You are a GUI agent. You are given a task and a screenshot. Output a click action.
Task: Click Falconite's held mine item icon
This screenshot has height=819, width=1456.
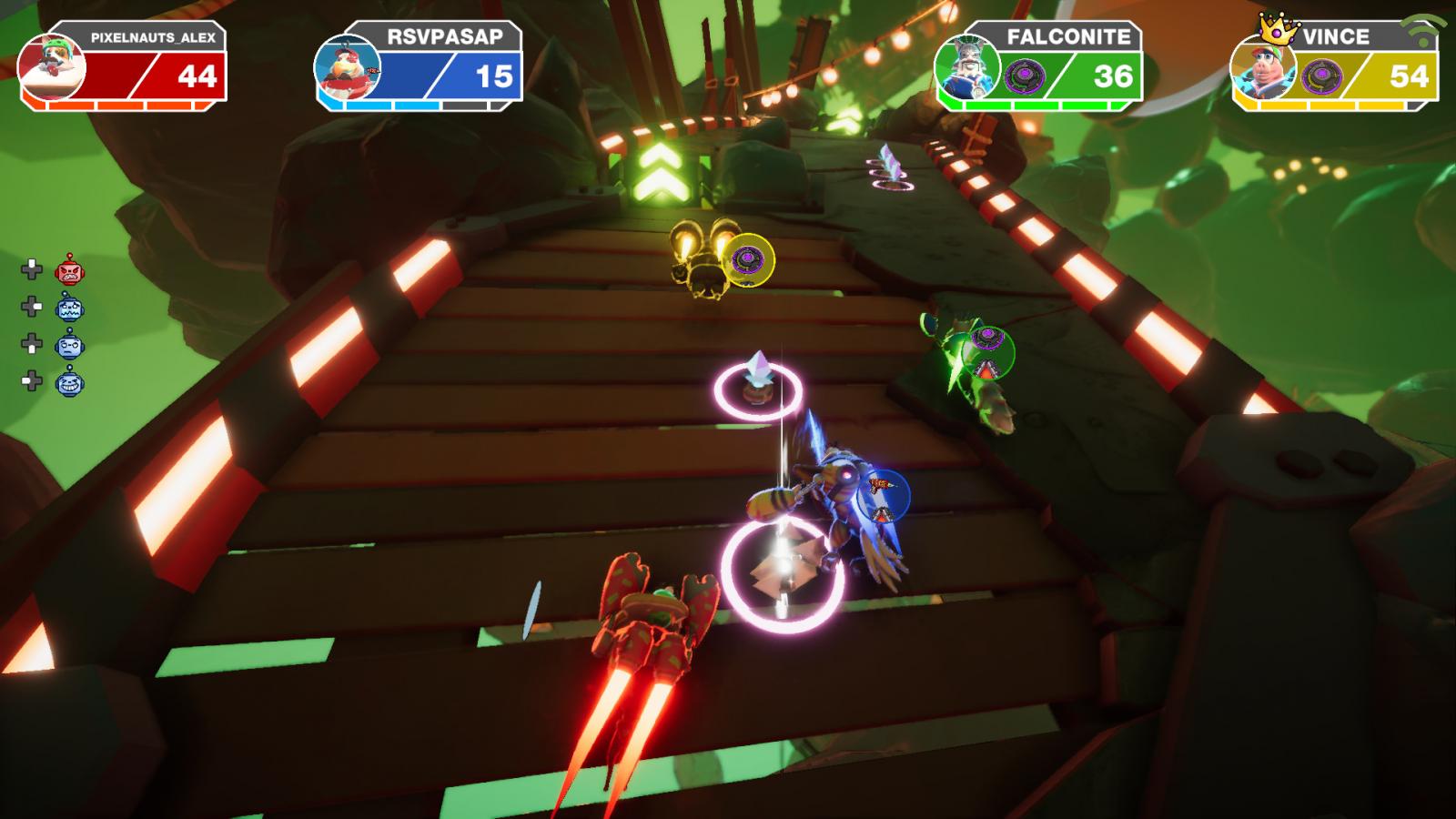click(x=1025, y=76)
